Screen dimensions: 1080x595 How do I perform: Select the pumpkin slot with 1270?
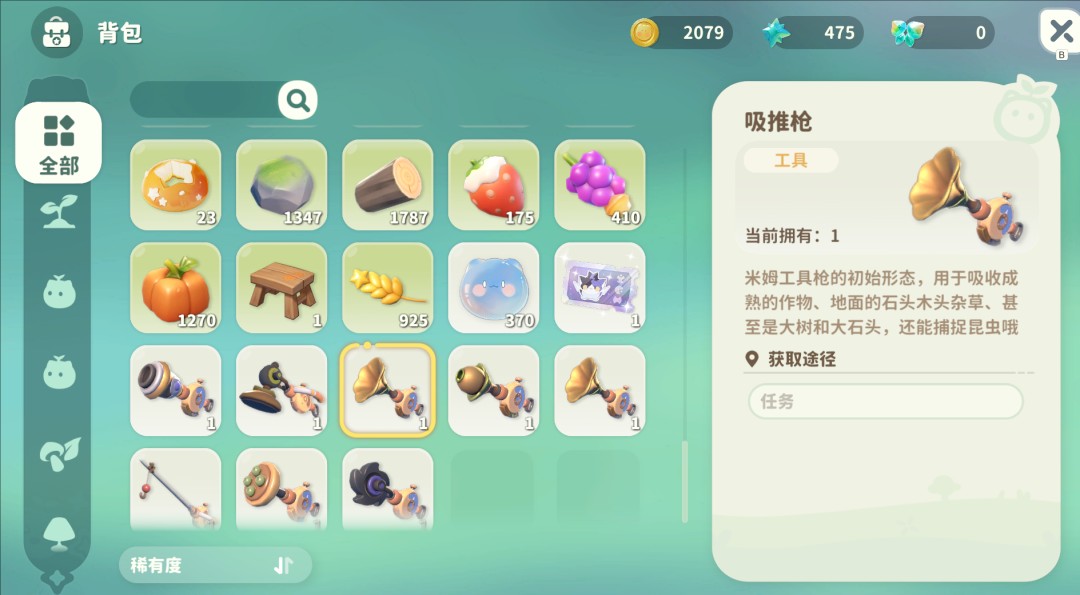tap(176, 288)
